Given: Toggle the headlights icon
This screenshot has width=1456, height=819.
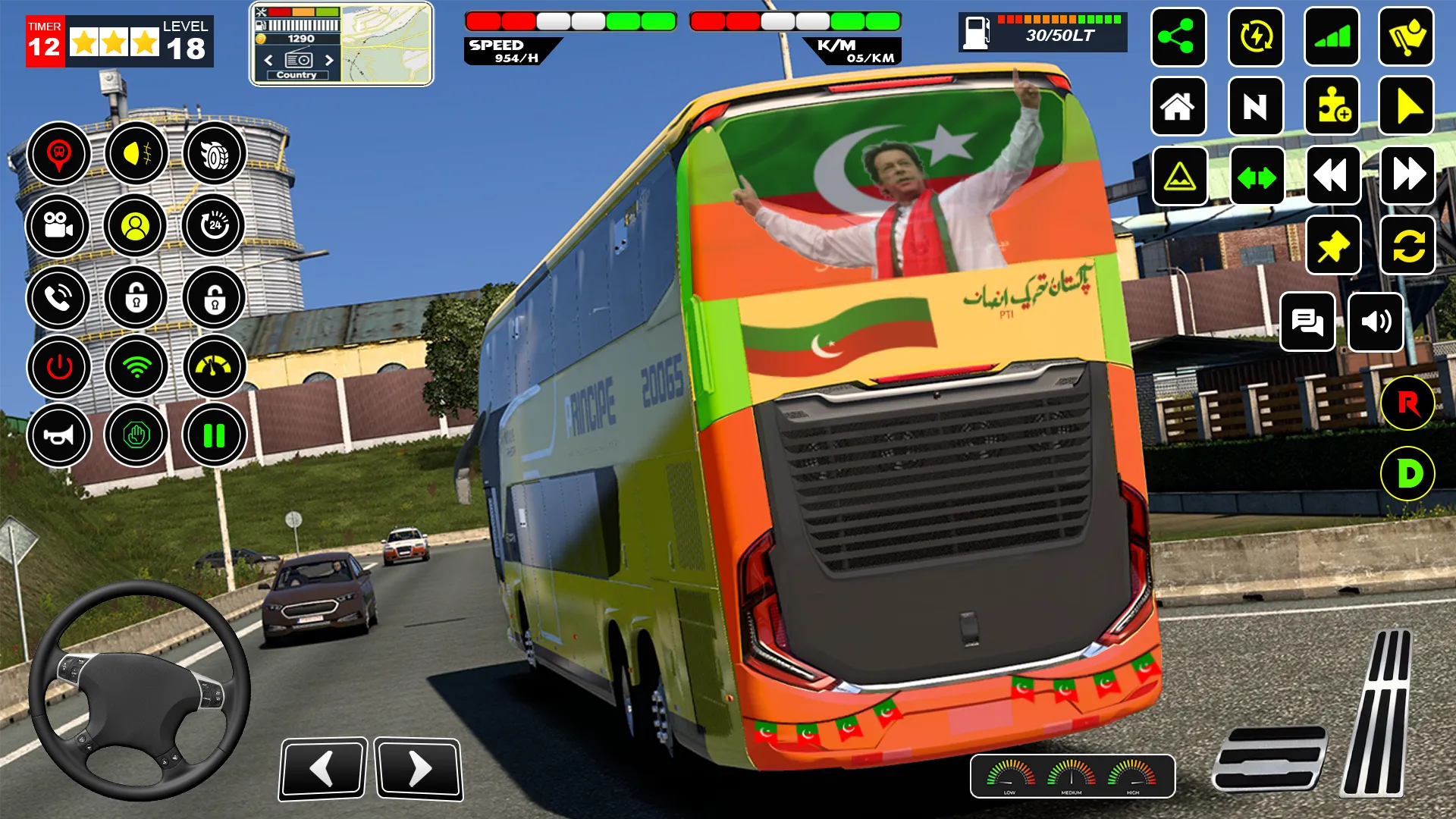Looking at the screenshot, I should point(136,153).
